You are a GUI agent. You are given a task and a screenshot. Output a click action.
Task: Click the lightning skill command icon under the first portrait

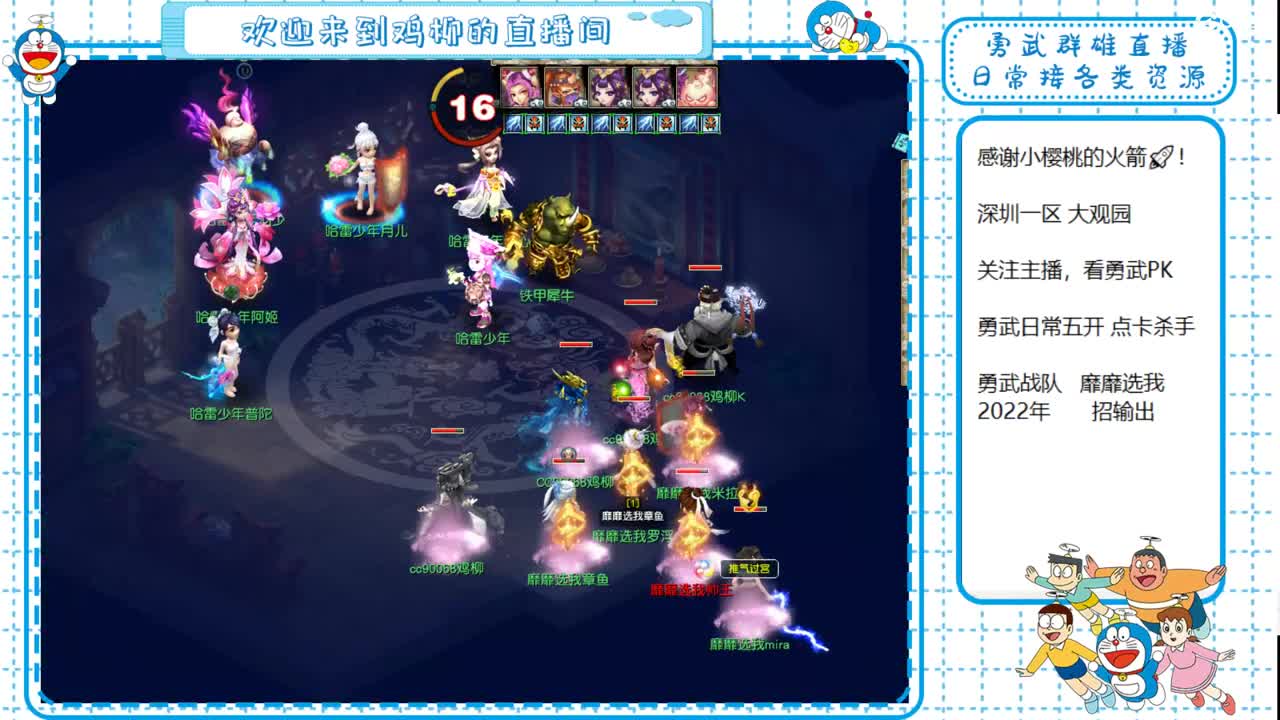pos(513,124)
